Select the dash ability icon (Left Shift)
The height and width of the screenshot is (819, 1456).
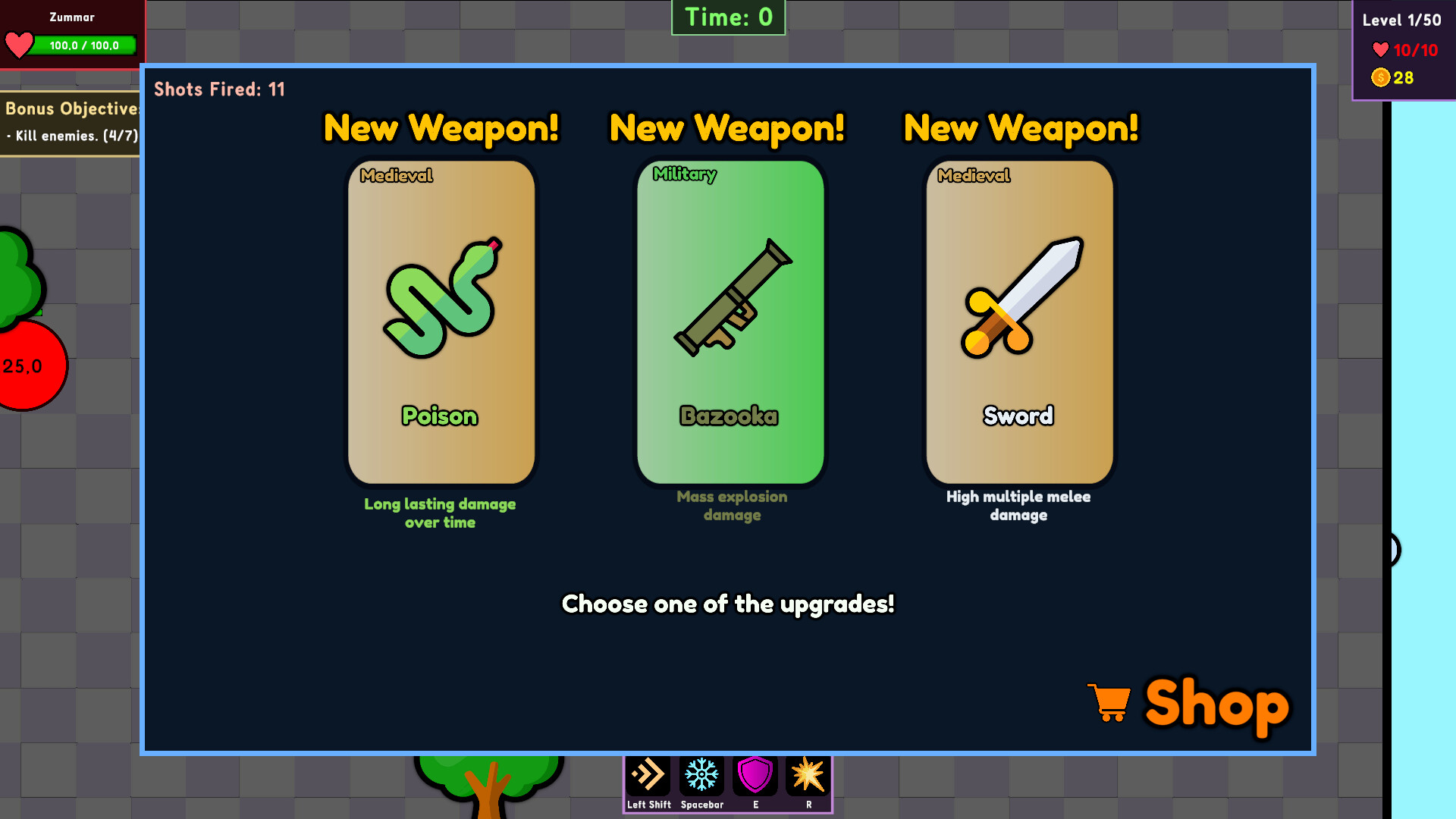648,773
